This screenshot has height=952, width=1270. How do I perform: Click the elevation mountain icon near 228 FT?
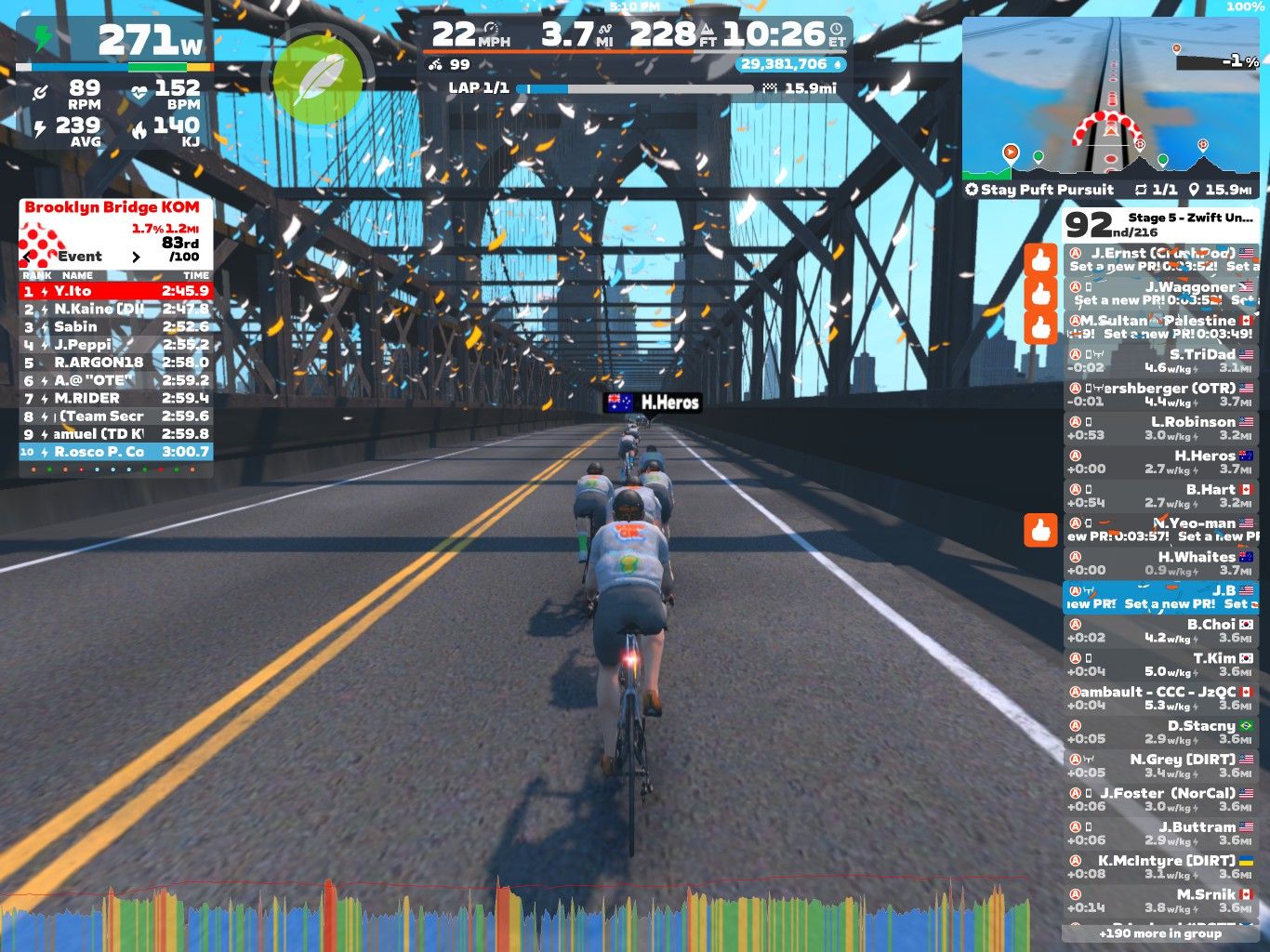point(708,31)
